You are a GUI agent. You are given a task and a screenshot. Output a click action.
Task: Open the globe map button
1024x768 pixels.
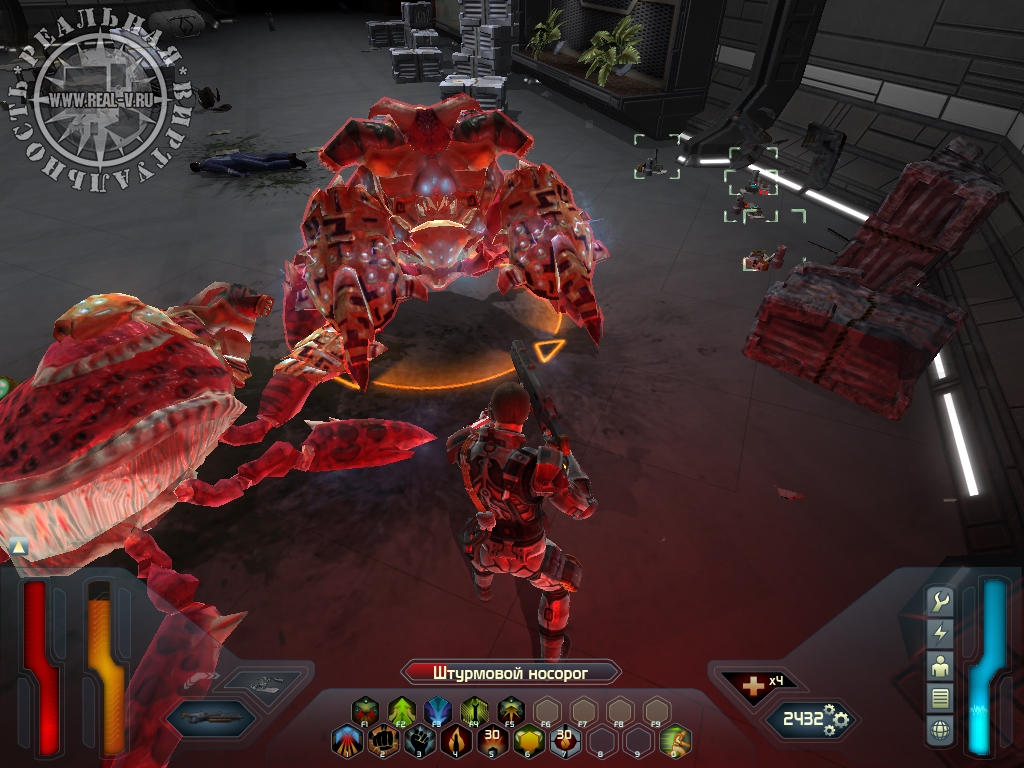tap(940, 729)
